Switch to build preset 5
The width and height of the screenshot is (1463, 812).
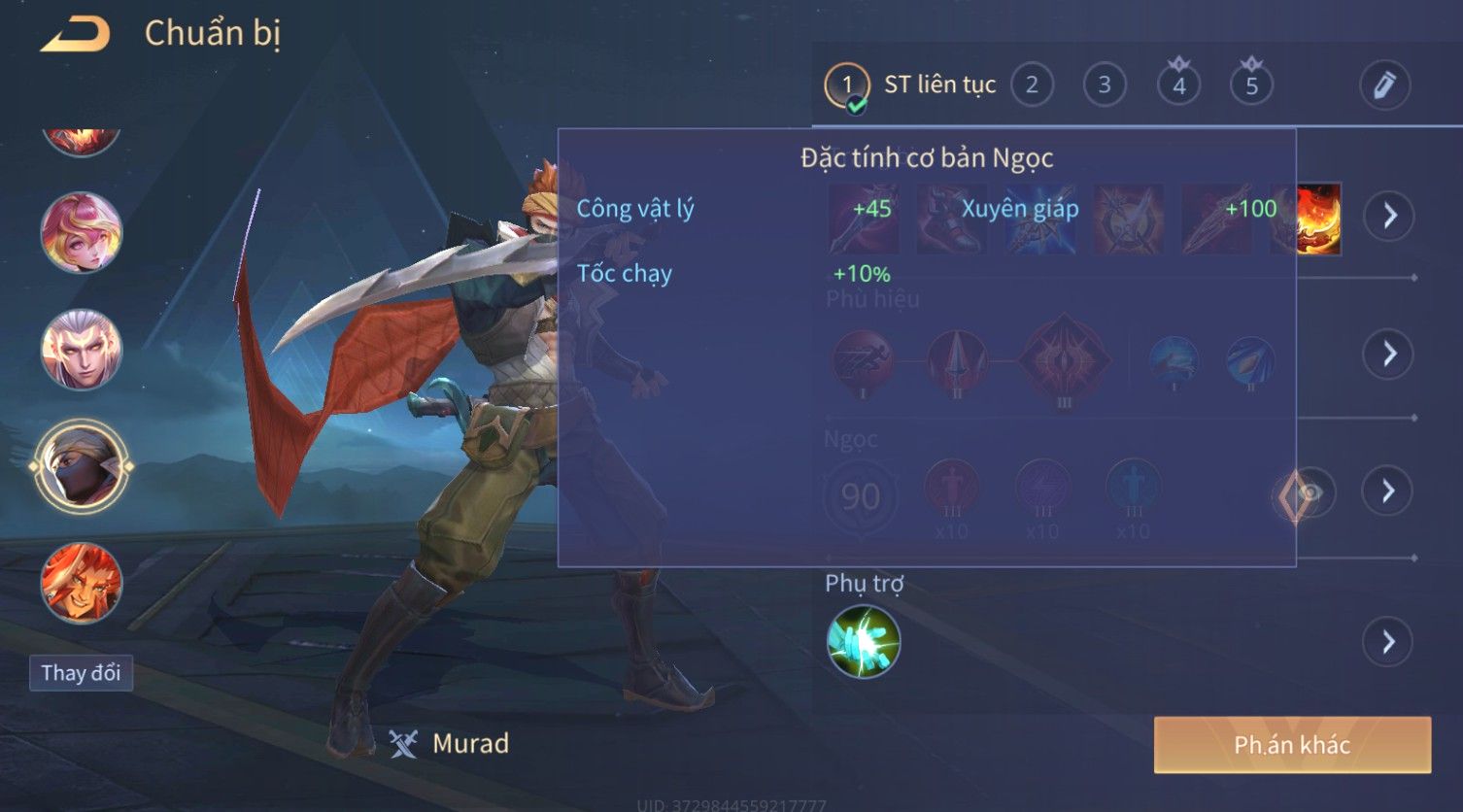(1251, 85)
